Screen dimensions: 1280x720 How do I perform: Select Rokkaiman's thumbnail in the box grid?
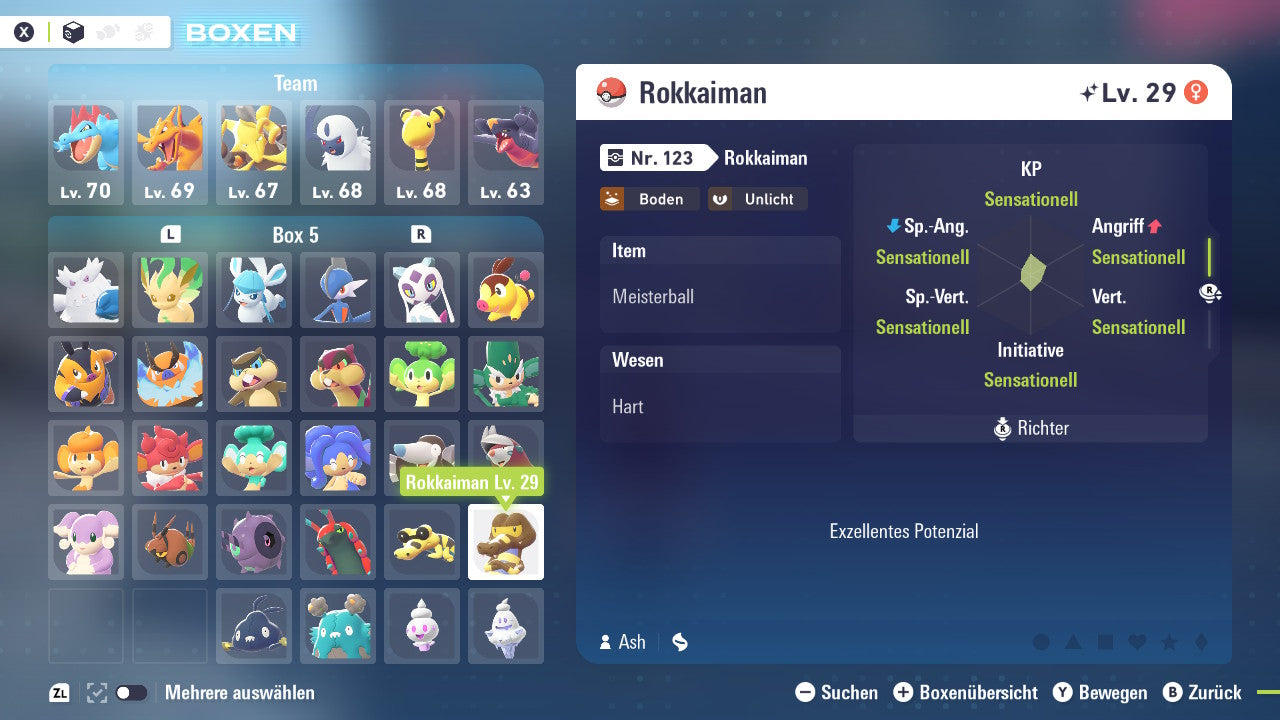(x=506, y=542)
